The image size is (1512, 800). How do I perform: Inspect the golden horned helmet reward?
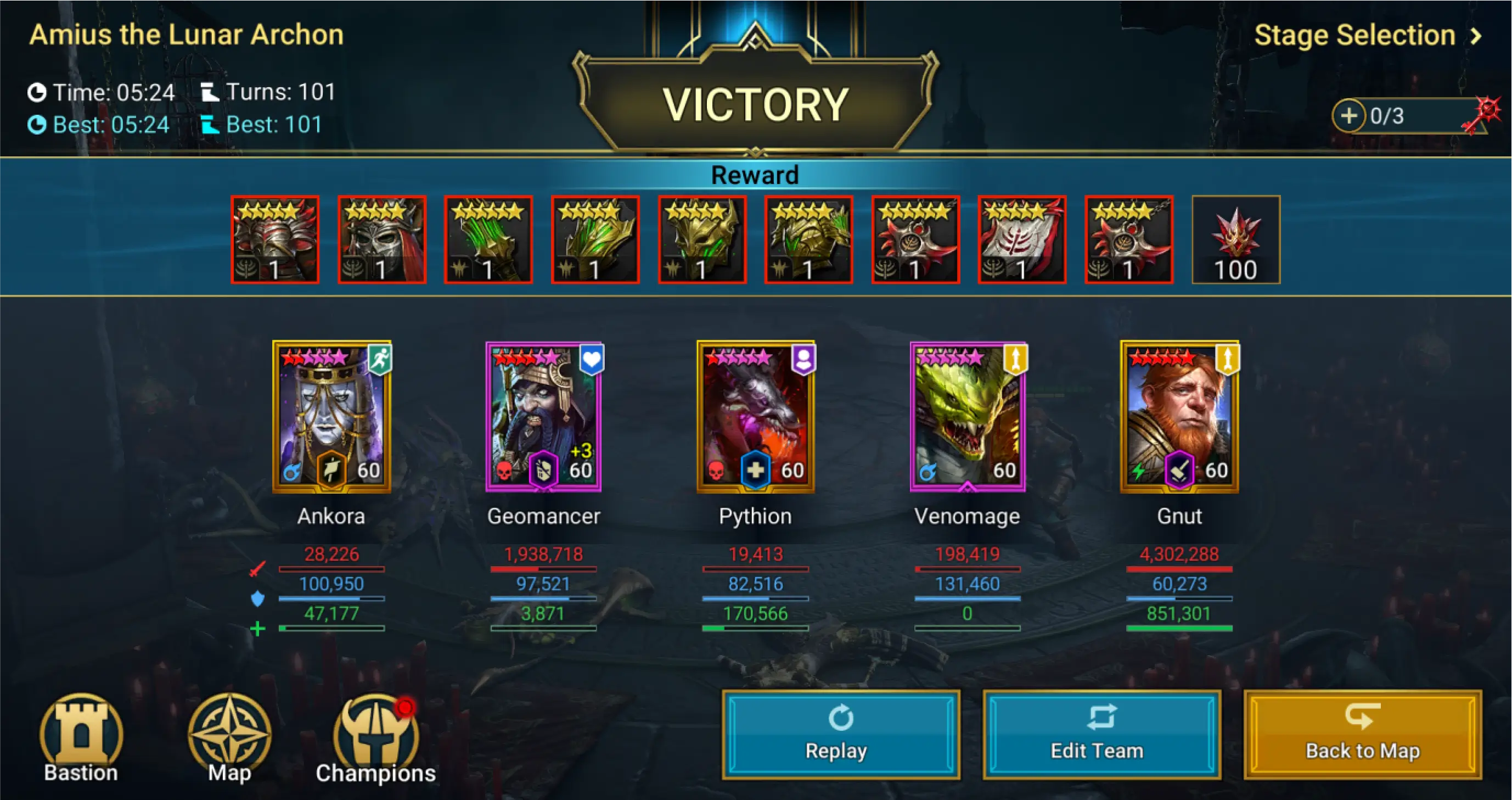coord(702,239)
